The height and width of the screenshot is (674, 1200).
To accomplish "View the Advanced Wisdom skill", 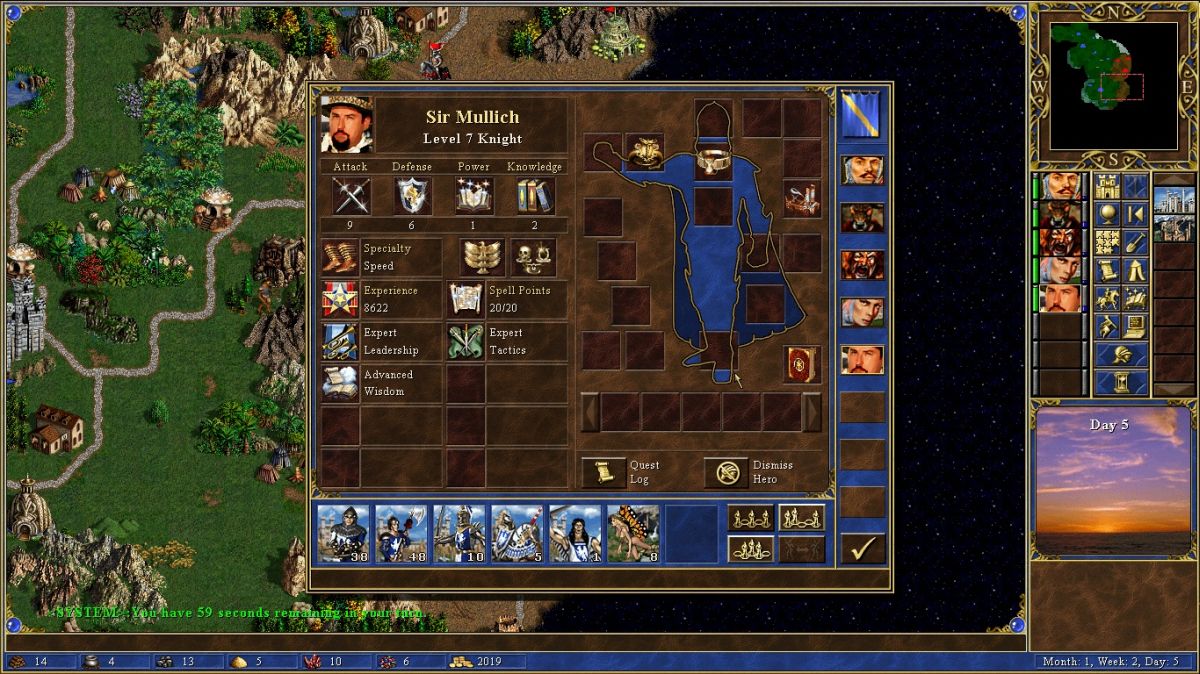I will point(340,383).
